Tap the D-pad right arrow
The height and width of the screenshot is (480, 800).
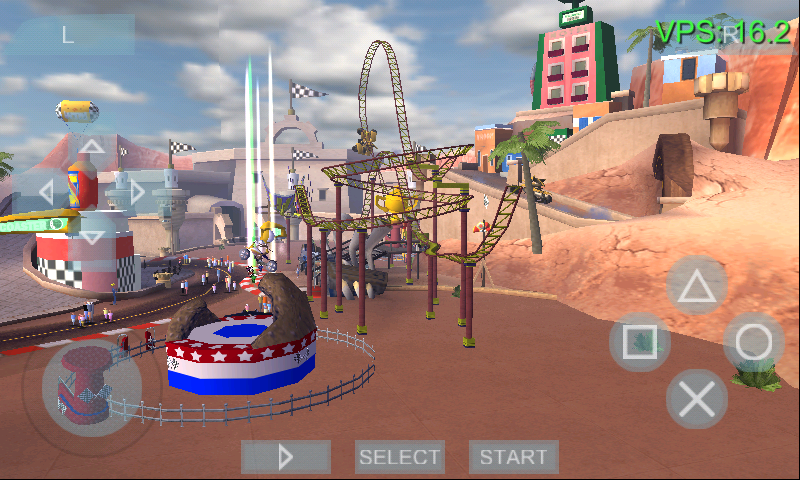click(x=136, y=191)
